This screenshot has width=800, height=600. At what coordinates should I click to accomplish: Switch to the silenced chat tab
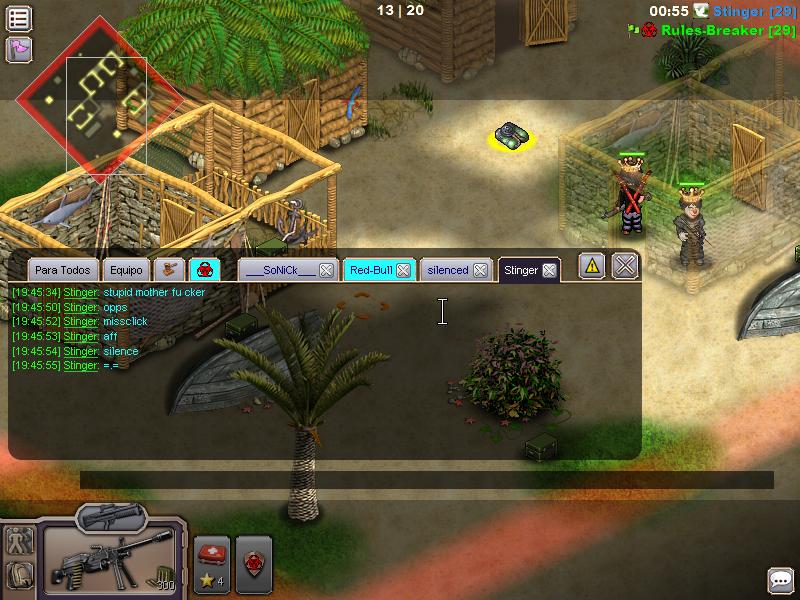pos(447,270)
